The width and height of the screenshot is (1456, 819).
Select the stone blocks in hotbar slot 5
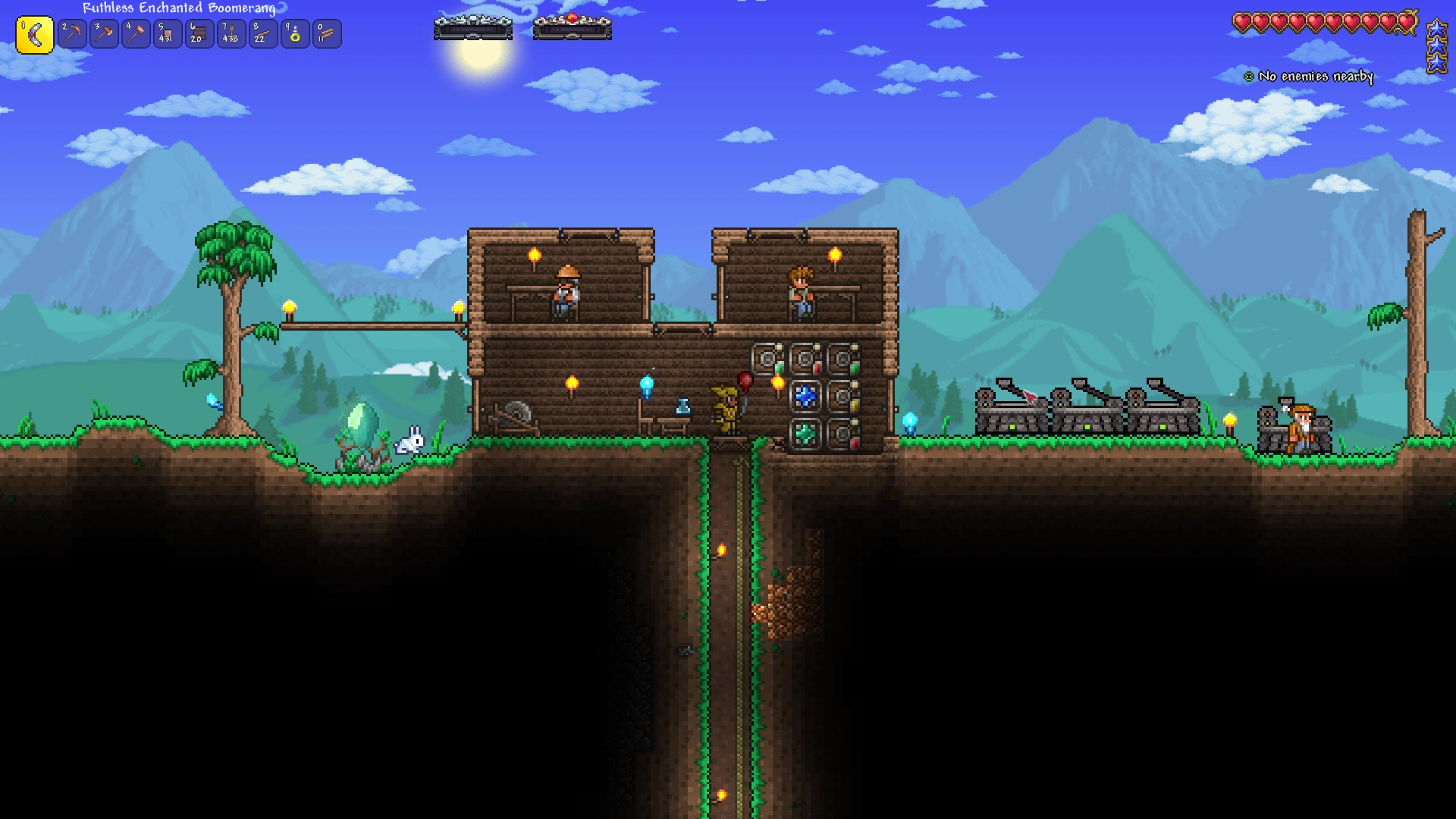[168, 33]
